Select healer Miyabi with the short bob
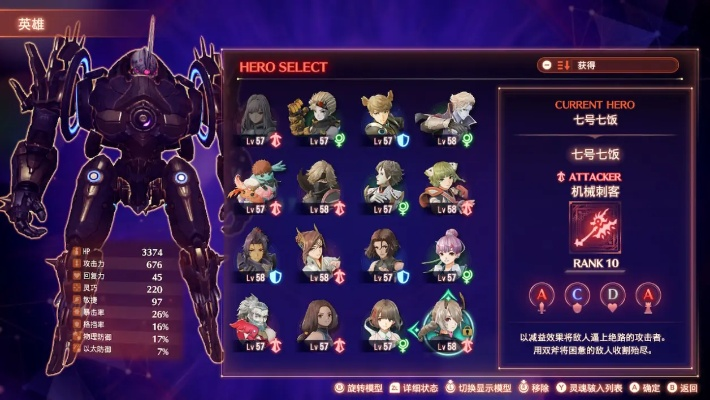 (383, 320)
